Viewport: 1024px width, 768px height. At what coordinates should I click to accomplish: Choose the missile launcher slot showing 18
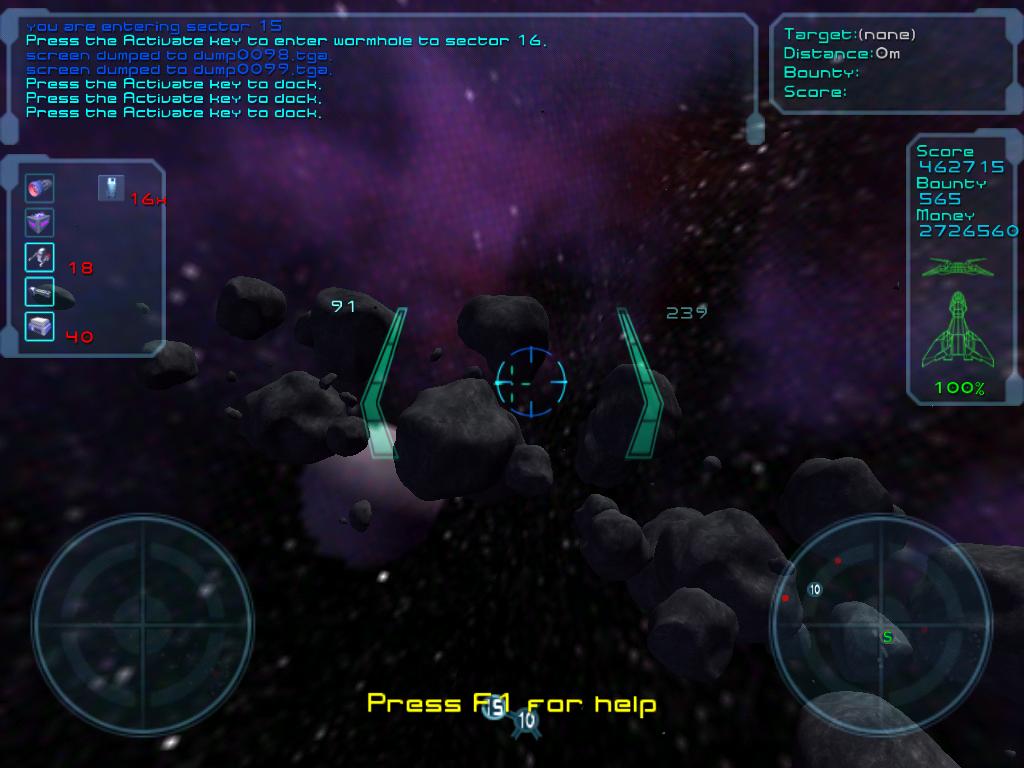[x=40, y=258]
